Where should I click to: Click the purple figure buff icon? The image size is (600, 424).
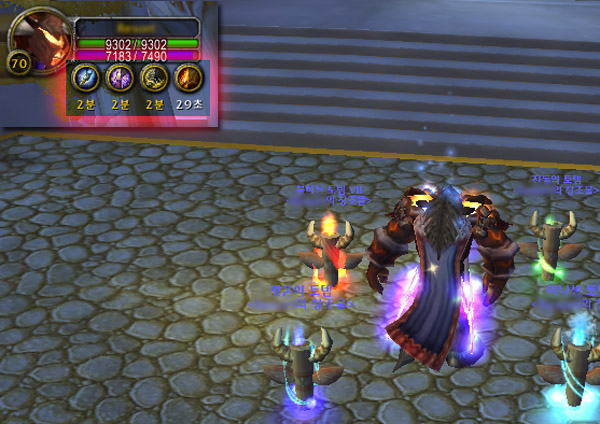click(120, 79)
